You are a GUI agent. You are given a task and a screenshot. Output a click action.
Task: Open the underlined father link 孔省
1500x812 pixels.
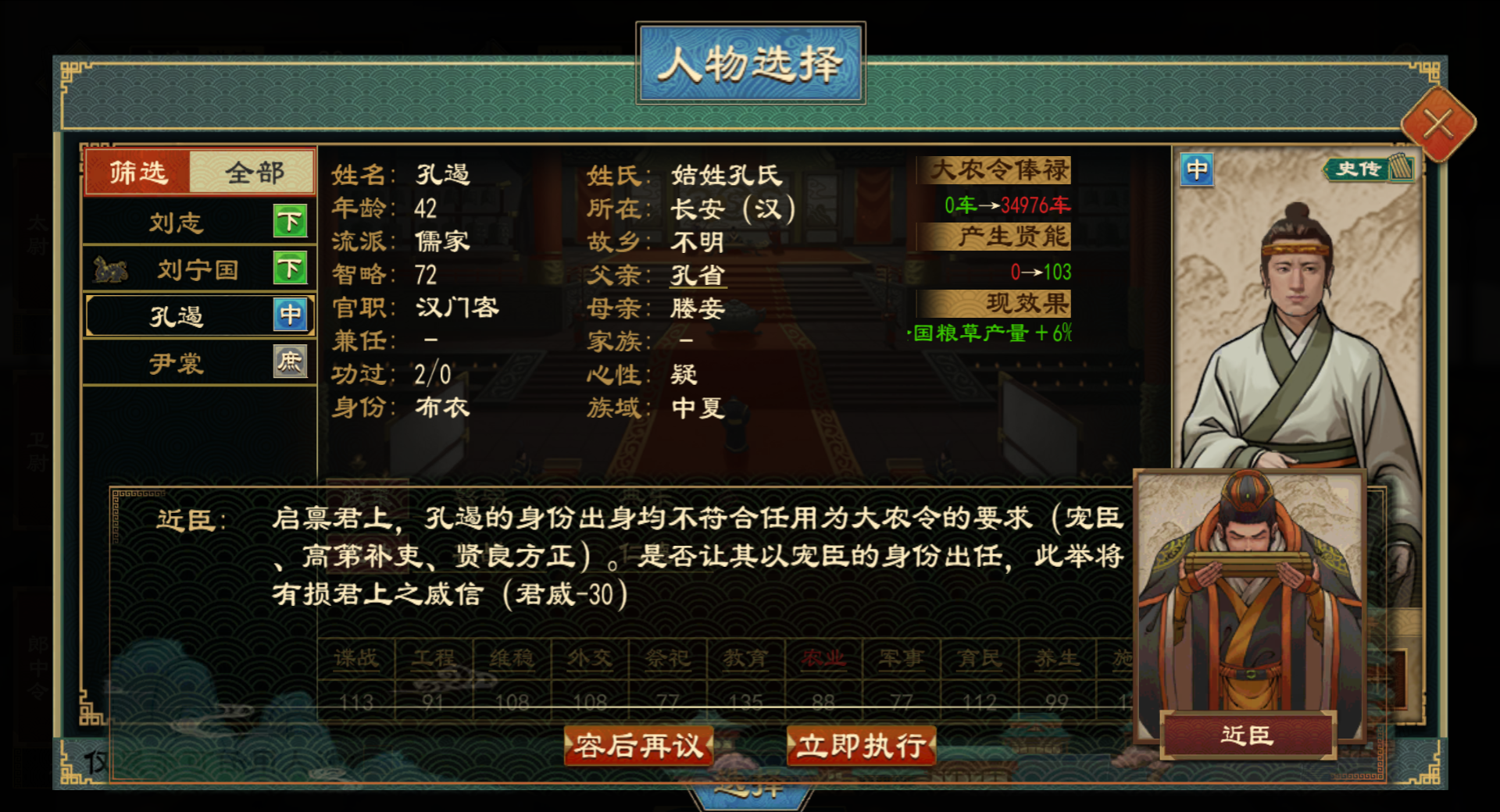(698, 275)
